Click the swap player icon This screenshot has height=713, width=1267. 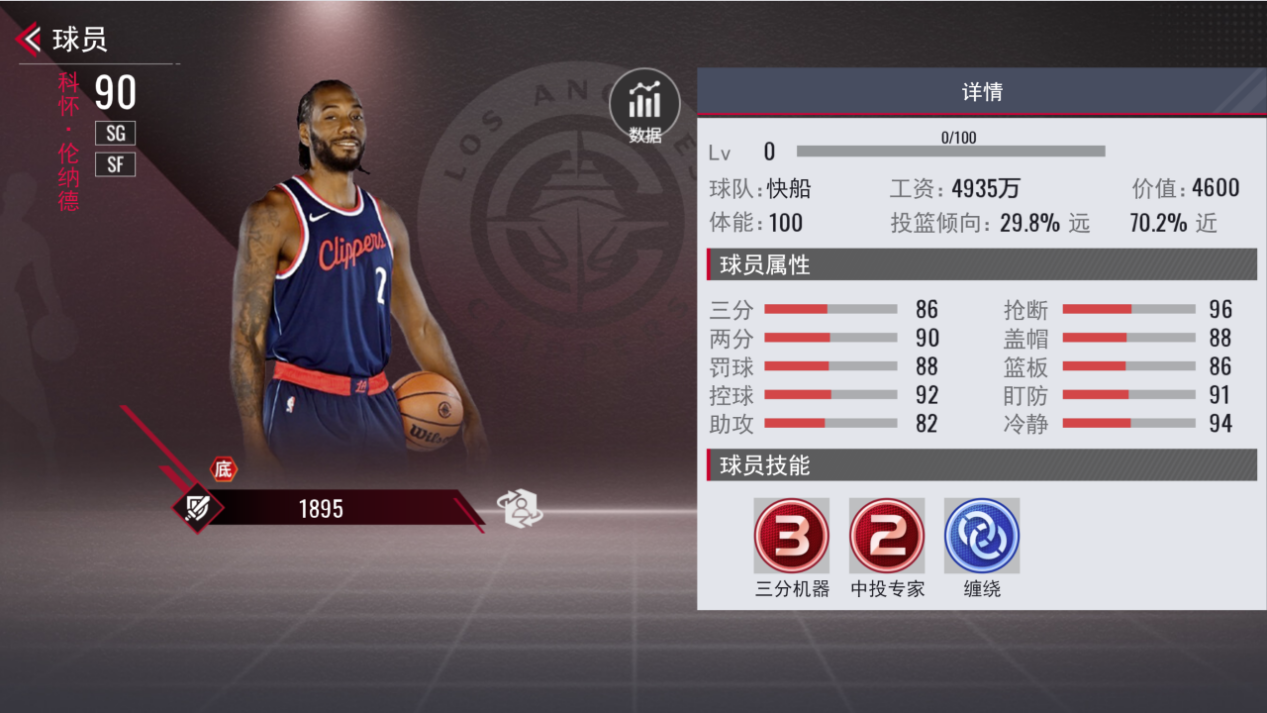point(520,508)
